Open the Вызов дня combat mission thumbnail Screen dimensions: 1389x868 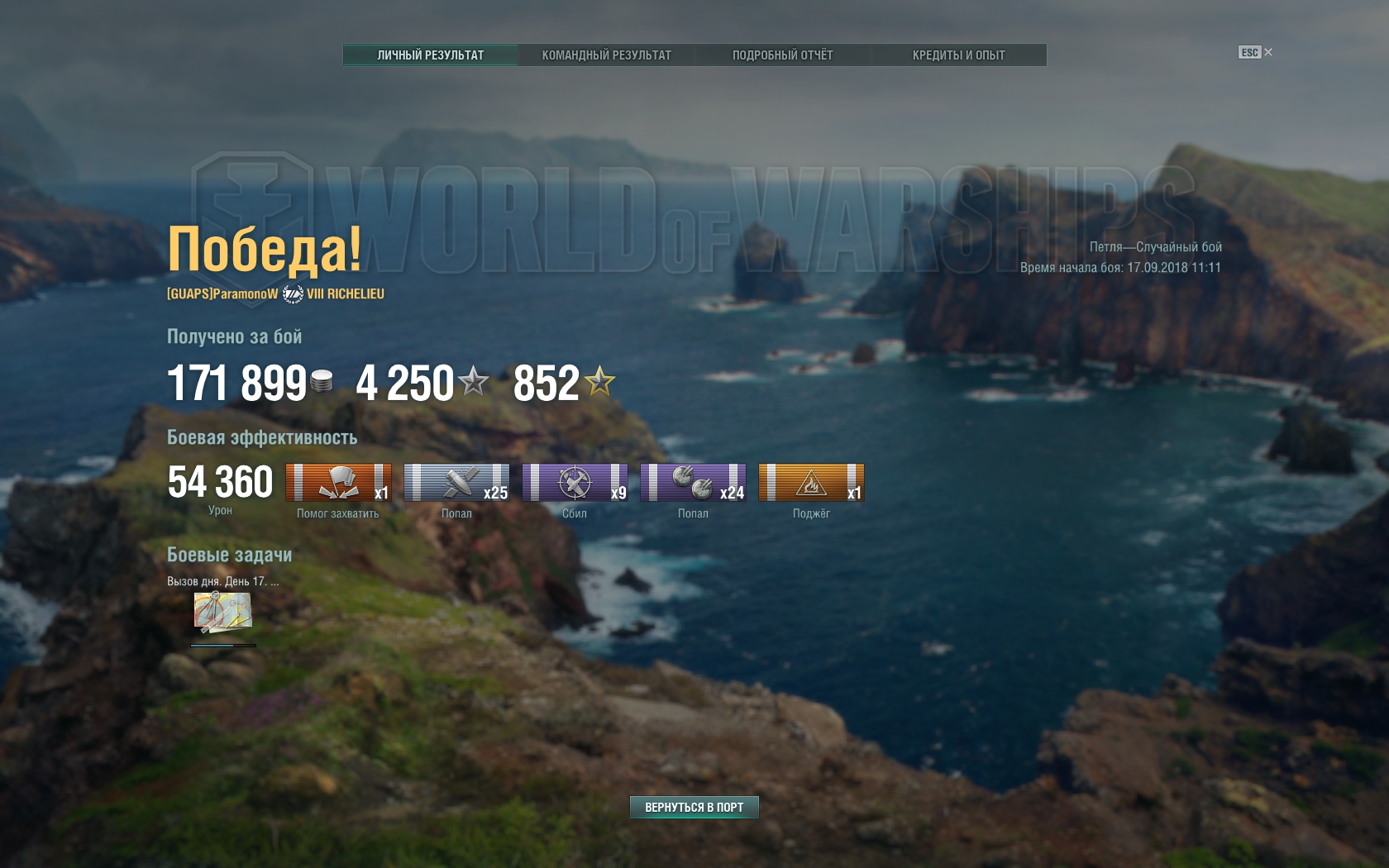pos(222,613)
